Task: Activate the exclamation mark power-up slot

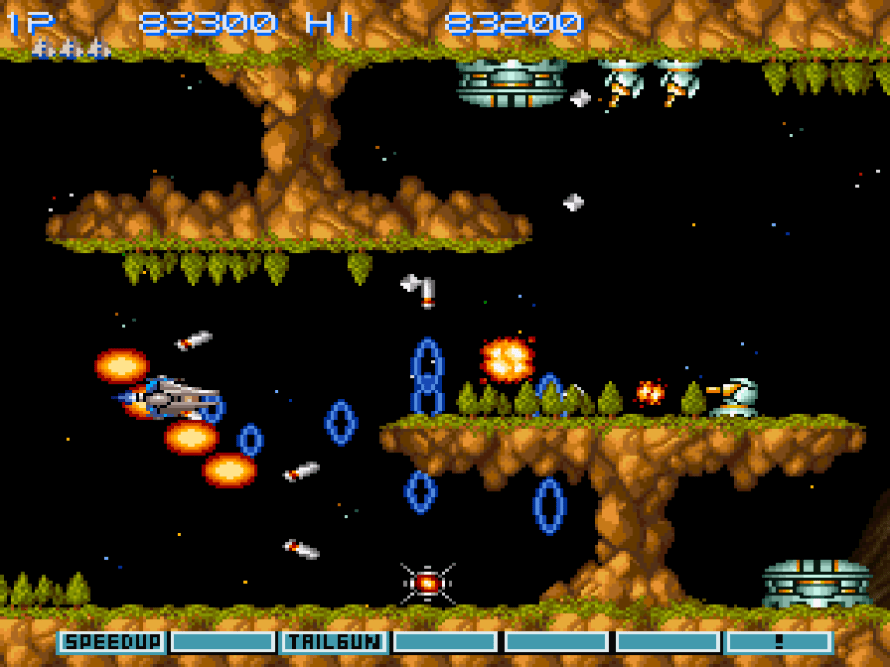Action: pos(779,641)
